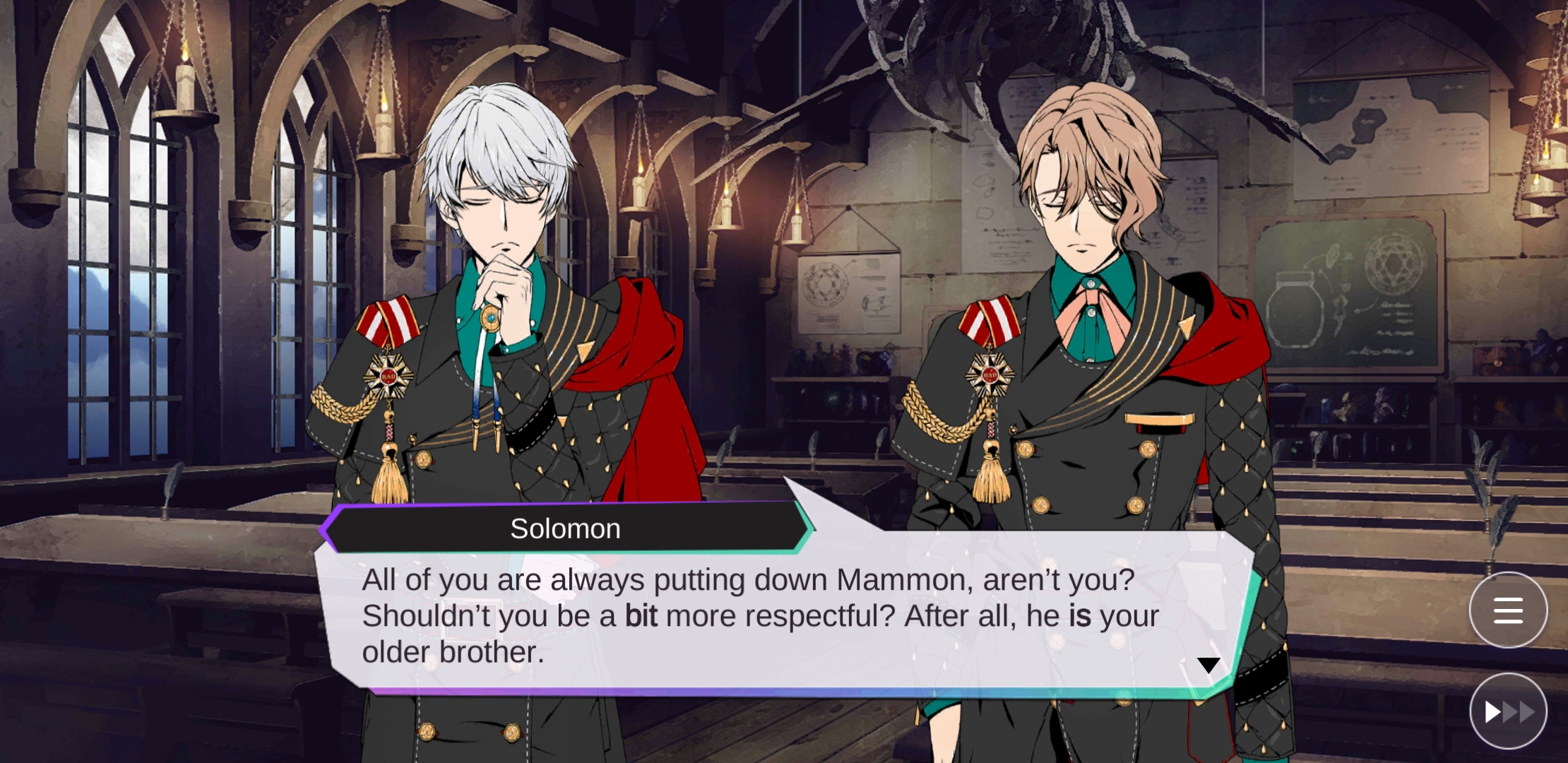
Task: Advance dialogue with the black arrow indicator
Action: [x=1208, y=665]
